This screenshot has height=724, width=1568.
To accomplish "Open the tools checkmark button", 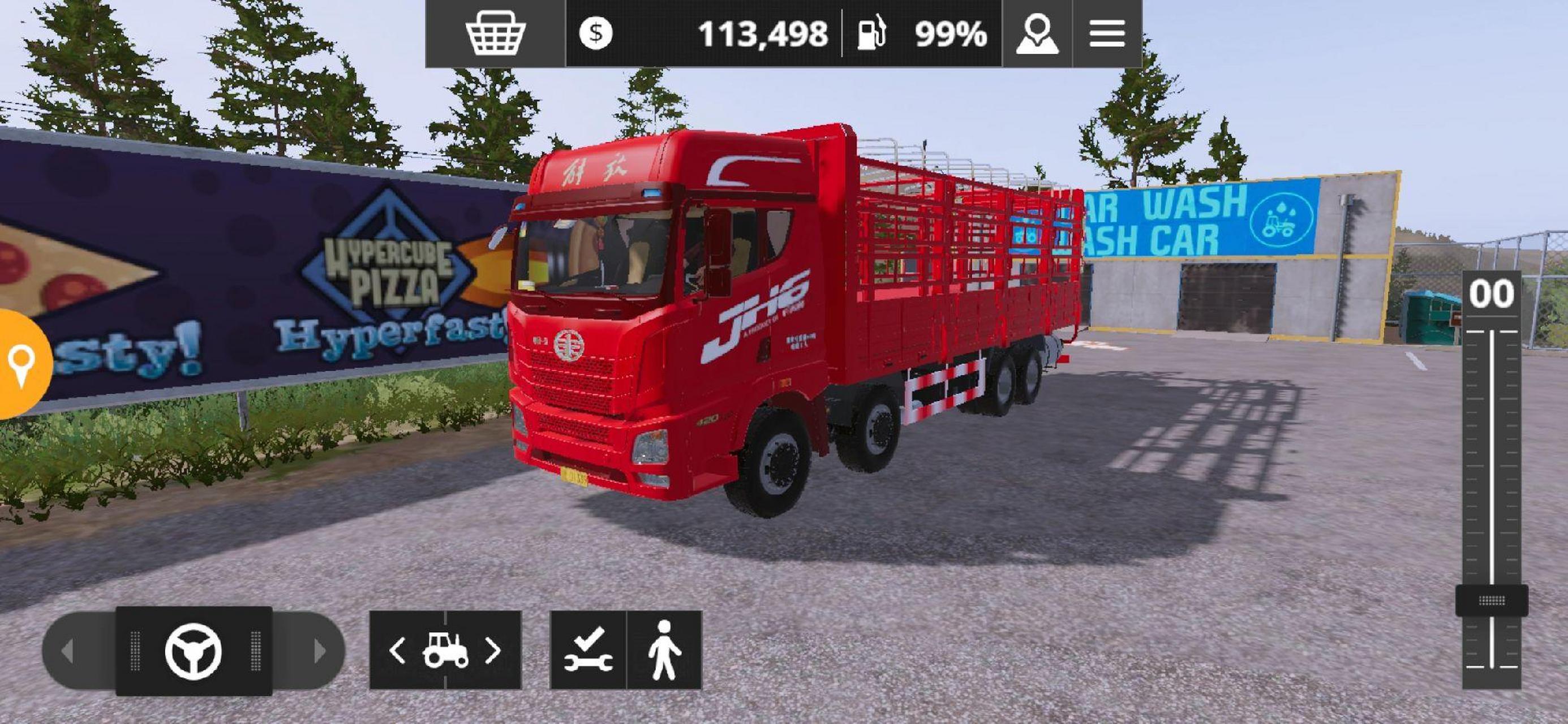I will point(588,650).
